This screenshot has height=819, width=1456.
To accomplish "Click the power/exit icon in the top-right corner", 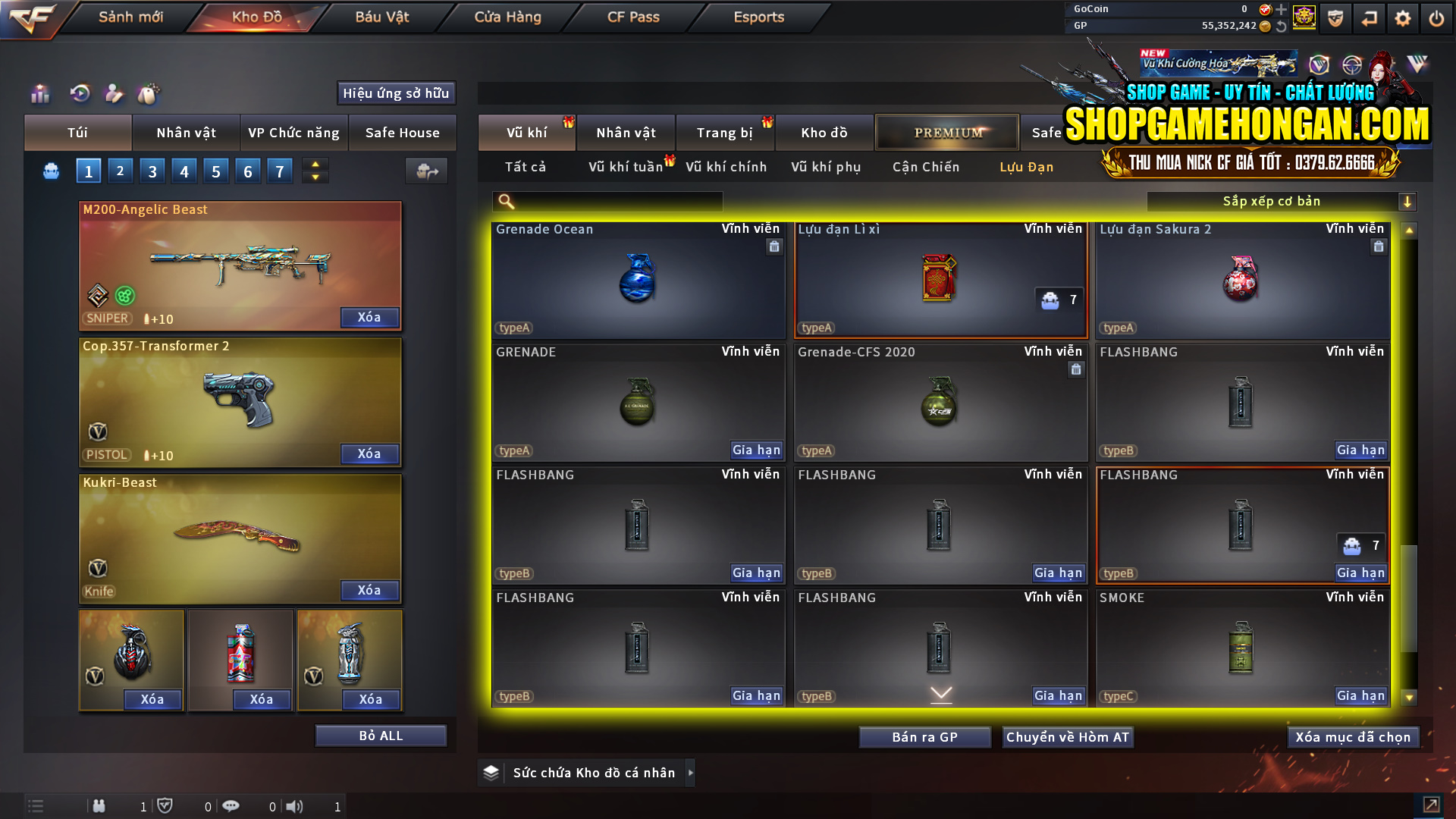I will [x=1436, y=18].
